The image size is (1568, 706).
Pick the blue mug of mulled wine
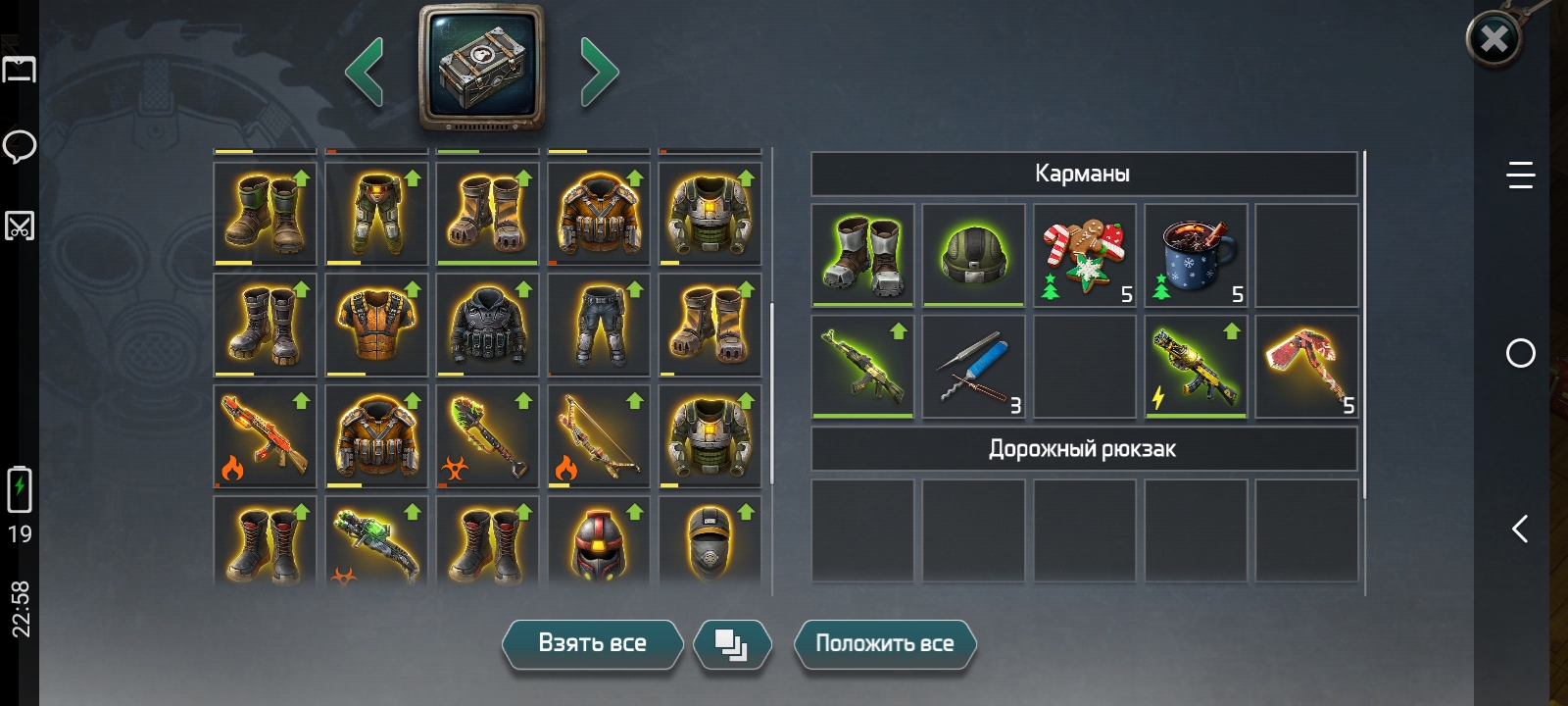click(x=1196, y=255)
